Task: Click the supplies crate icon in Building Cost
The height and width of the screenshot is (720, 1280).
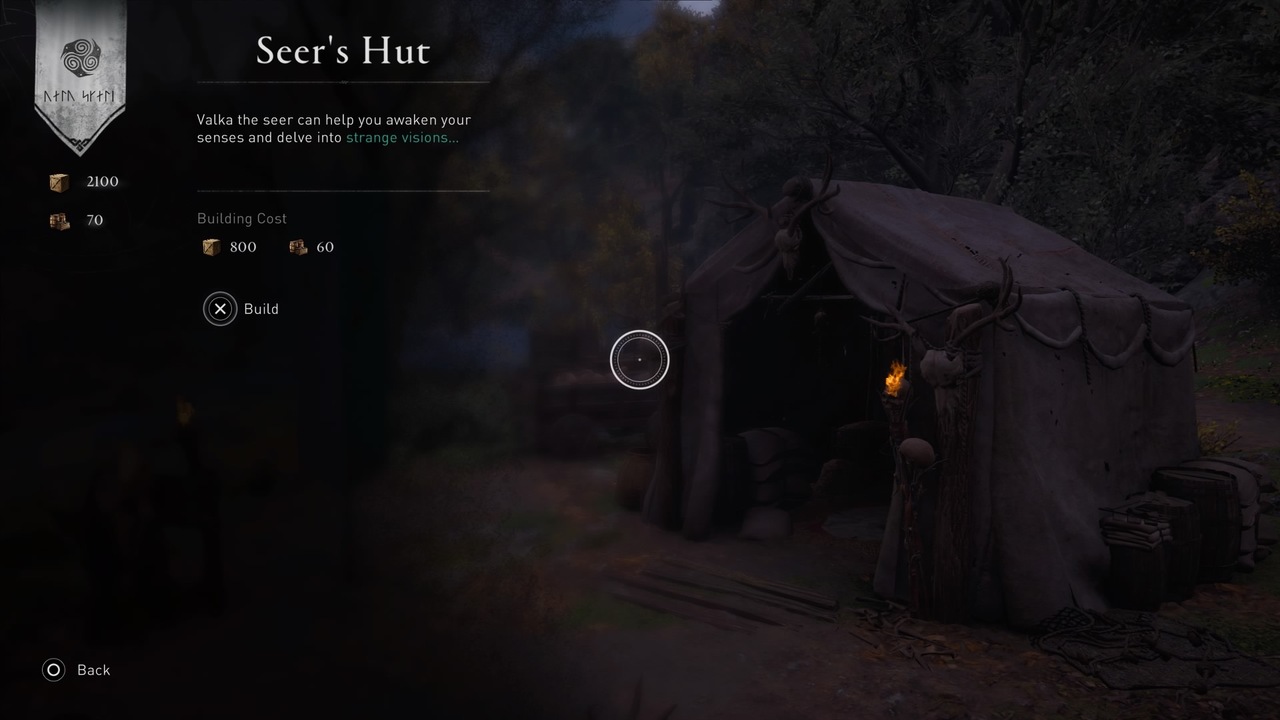Action: click(211, 246)
